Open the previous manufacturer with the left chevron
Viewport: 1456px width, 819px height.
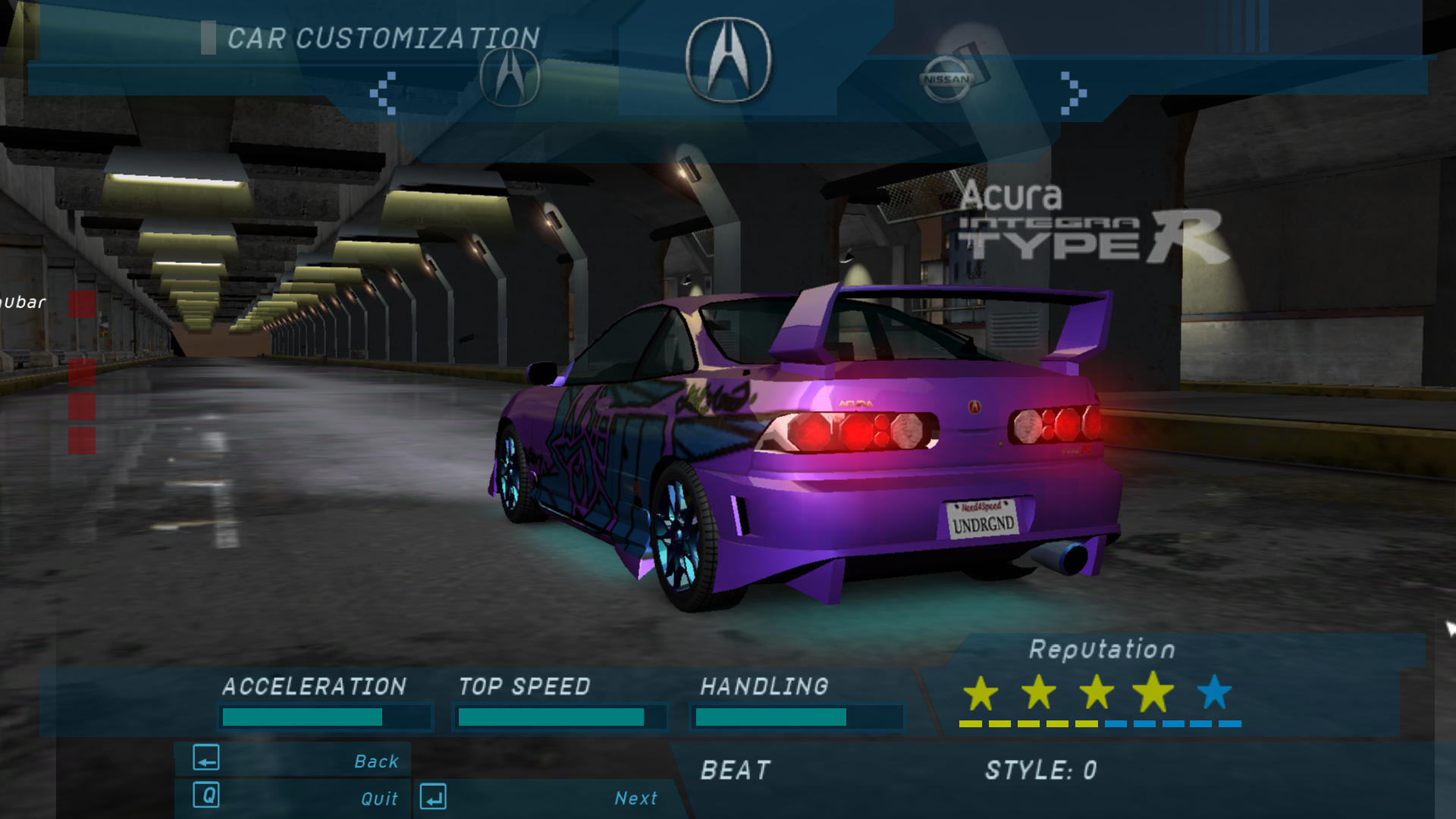pyautogui.click(x=382, y=92)
